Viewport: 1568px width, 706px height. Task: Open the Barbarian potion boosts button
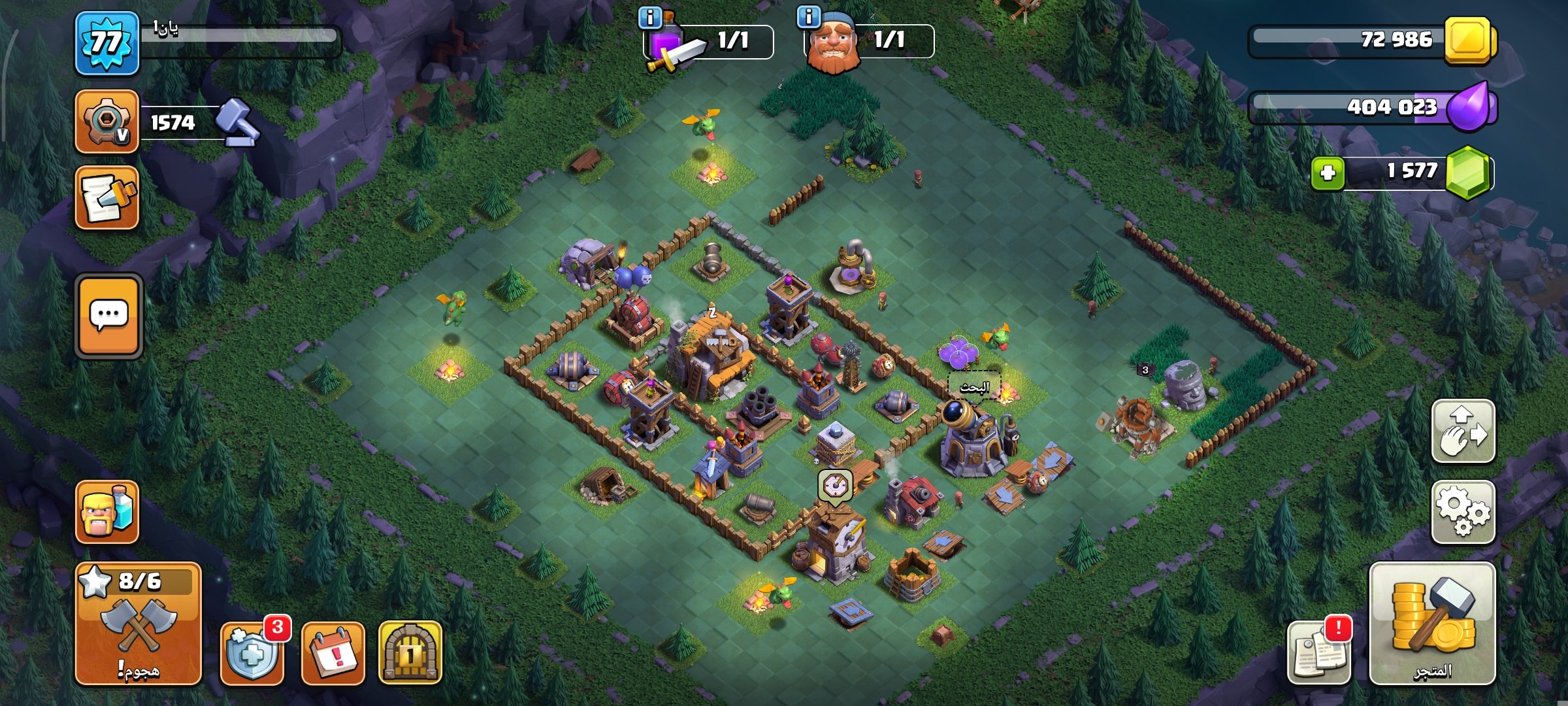(x=107, y=512)
